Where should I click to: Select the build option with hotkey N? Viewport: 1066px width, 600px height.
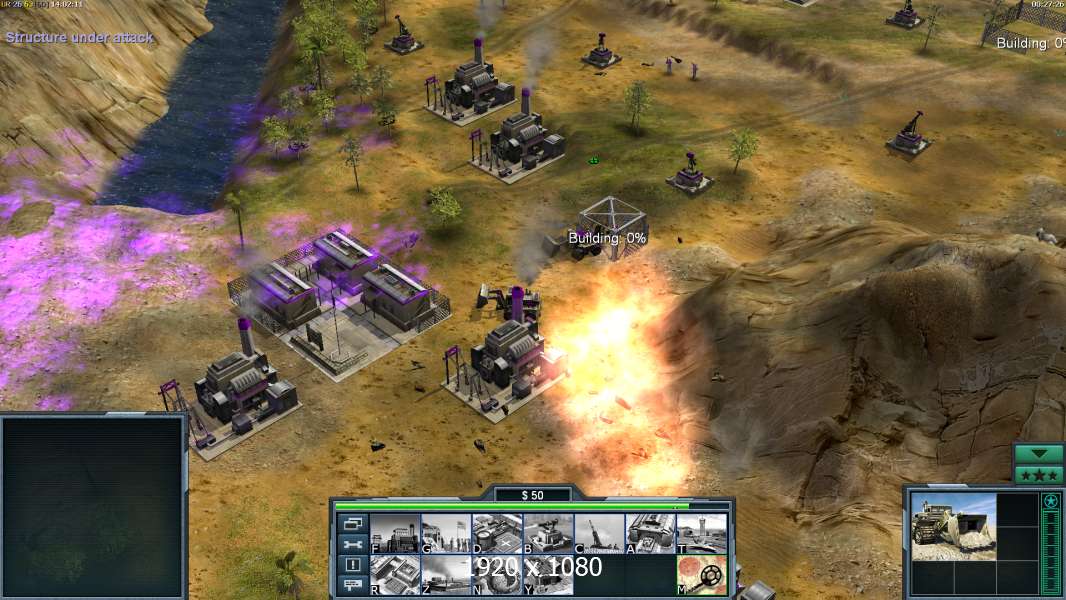pyautogui.click(x=497, y=574)
